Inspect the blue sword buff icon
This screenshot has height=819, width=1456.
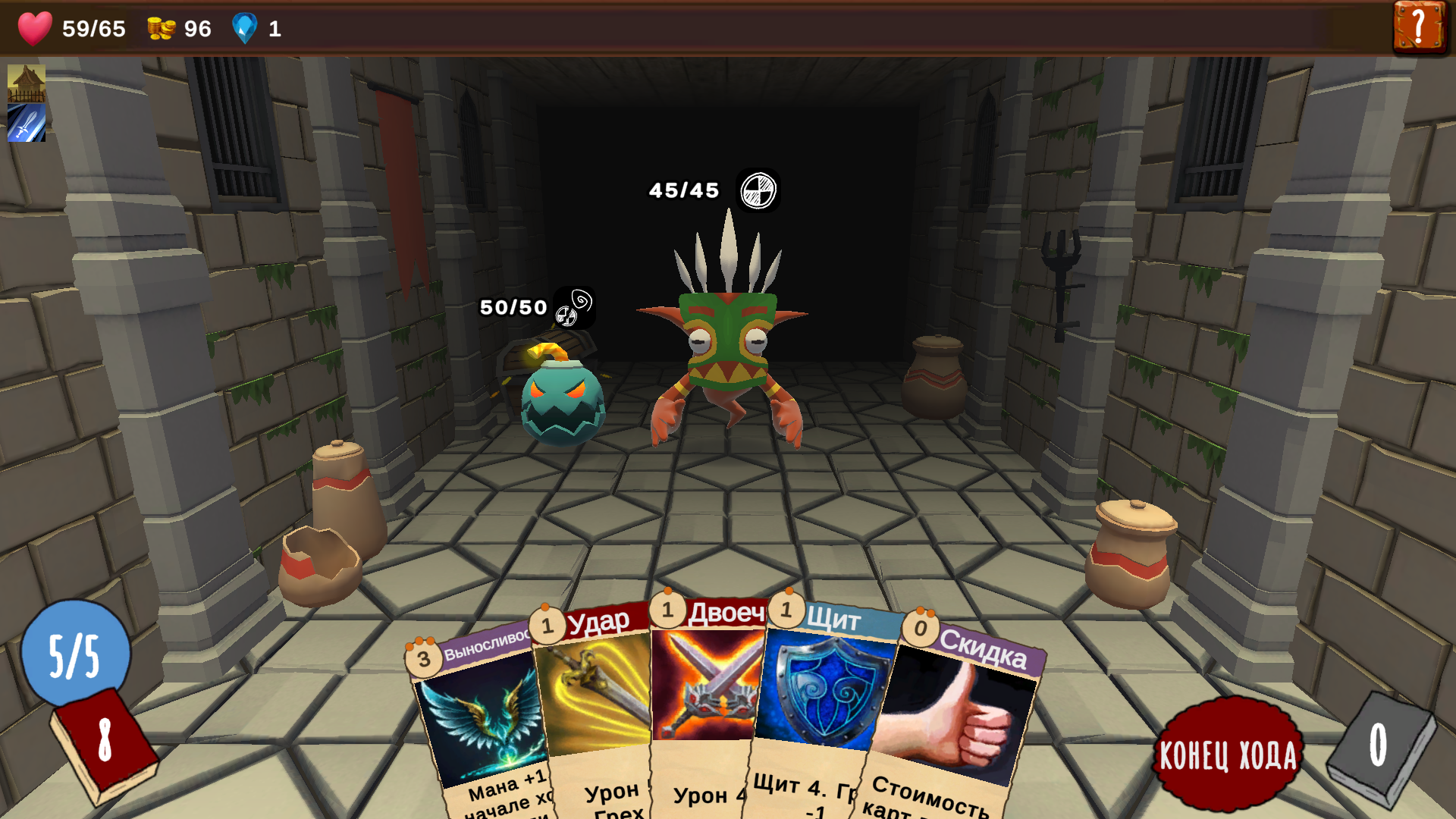(27, 123)
